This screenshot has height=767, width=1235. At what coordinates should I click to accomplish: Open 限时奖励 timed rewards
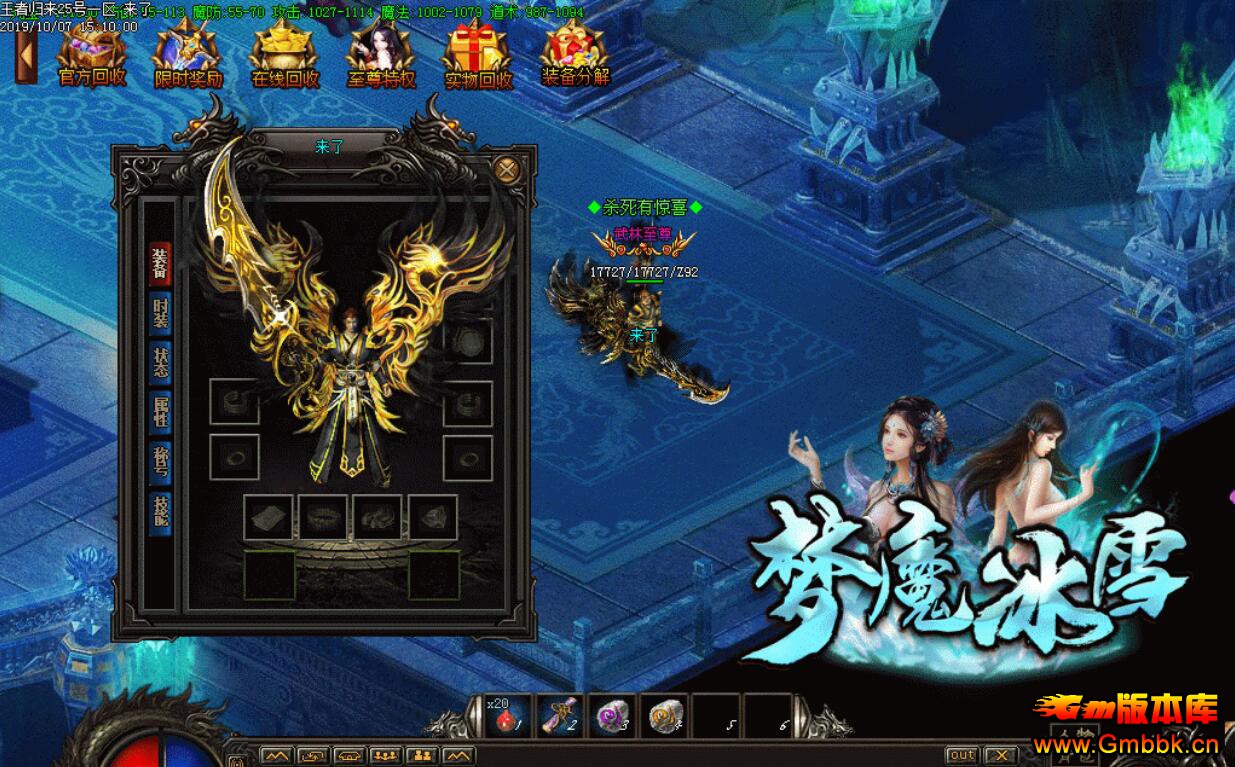(x=188, y=55)
